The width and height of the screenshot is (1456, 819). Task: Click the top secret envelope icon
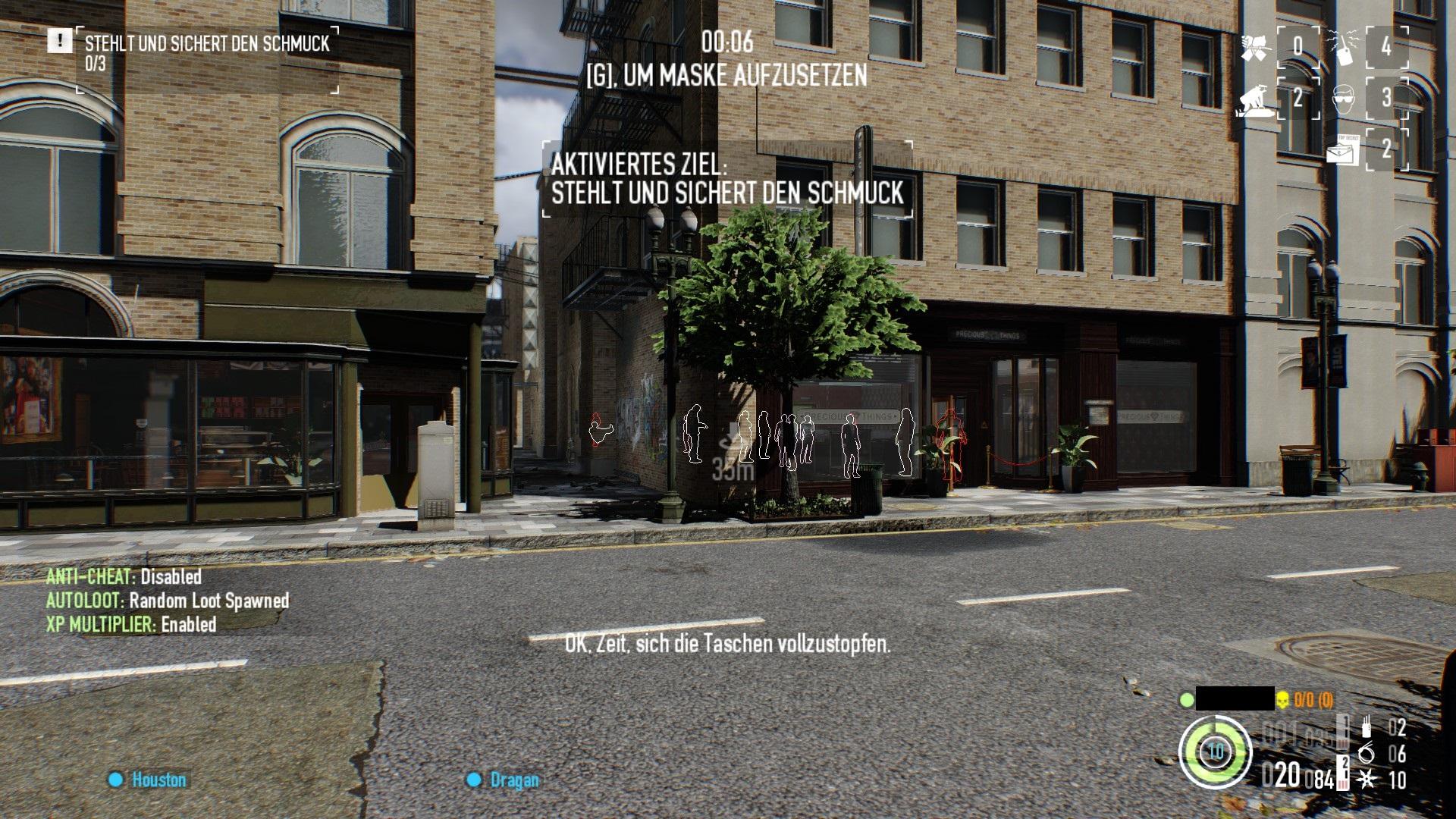click(x=1343, y=149)
